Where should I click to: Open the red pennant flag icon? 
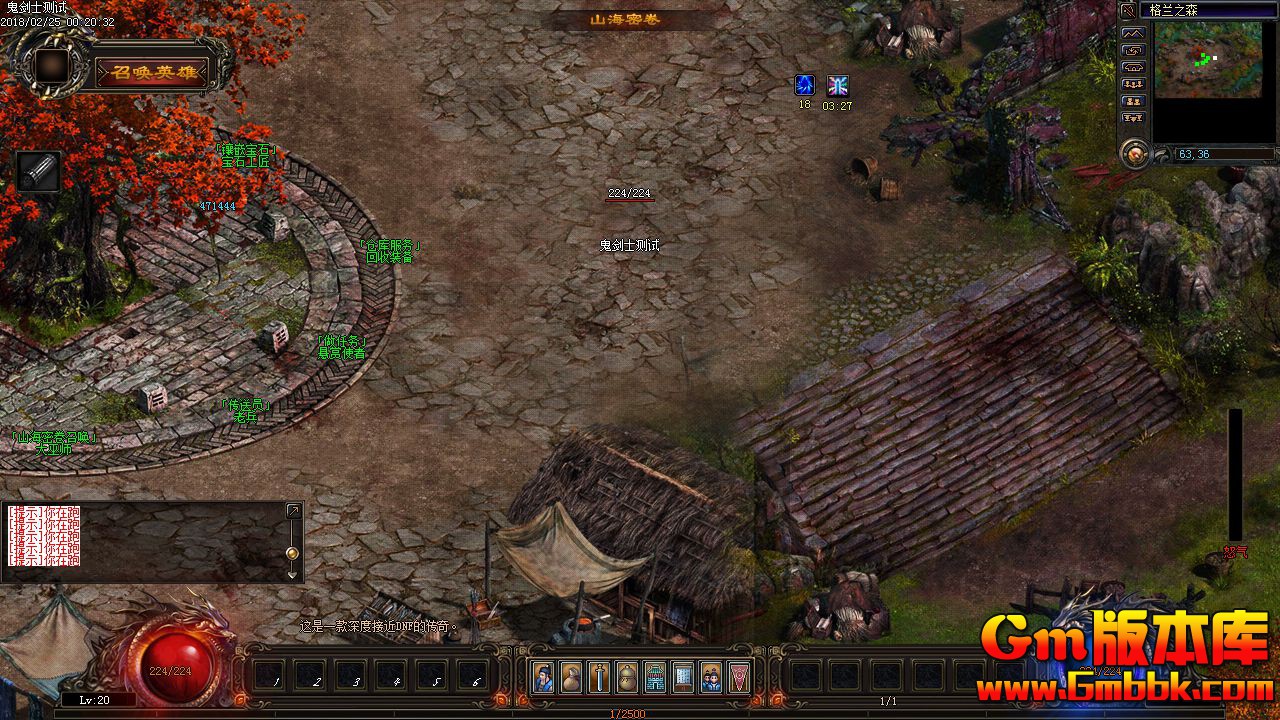739,677
